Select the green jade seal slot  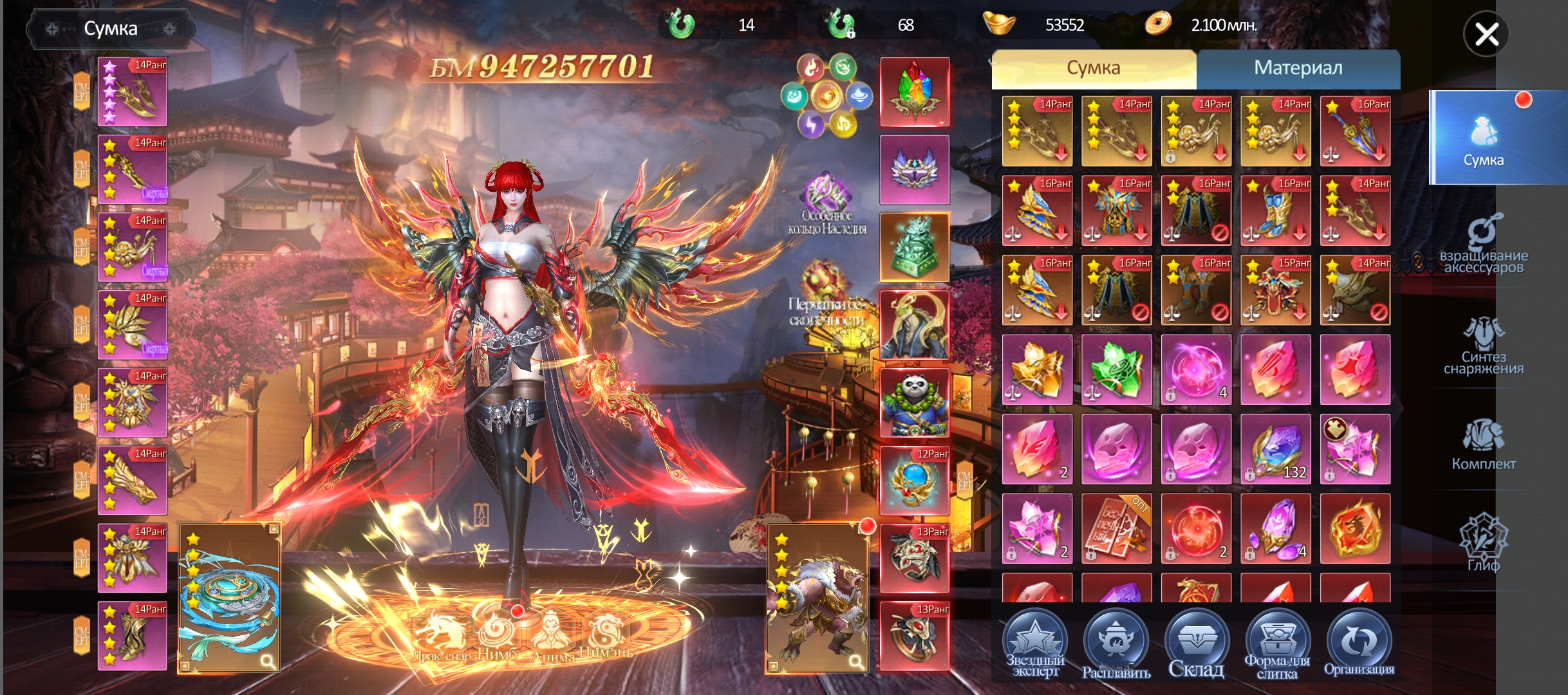point(914,248)
